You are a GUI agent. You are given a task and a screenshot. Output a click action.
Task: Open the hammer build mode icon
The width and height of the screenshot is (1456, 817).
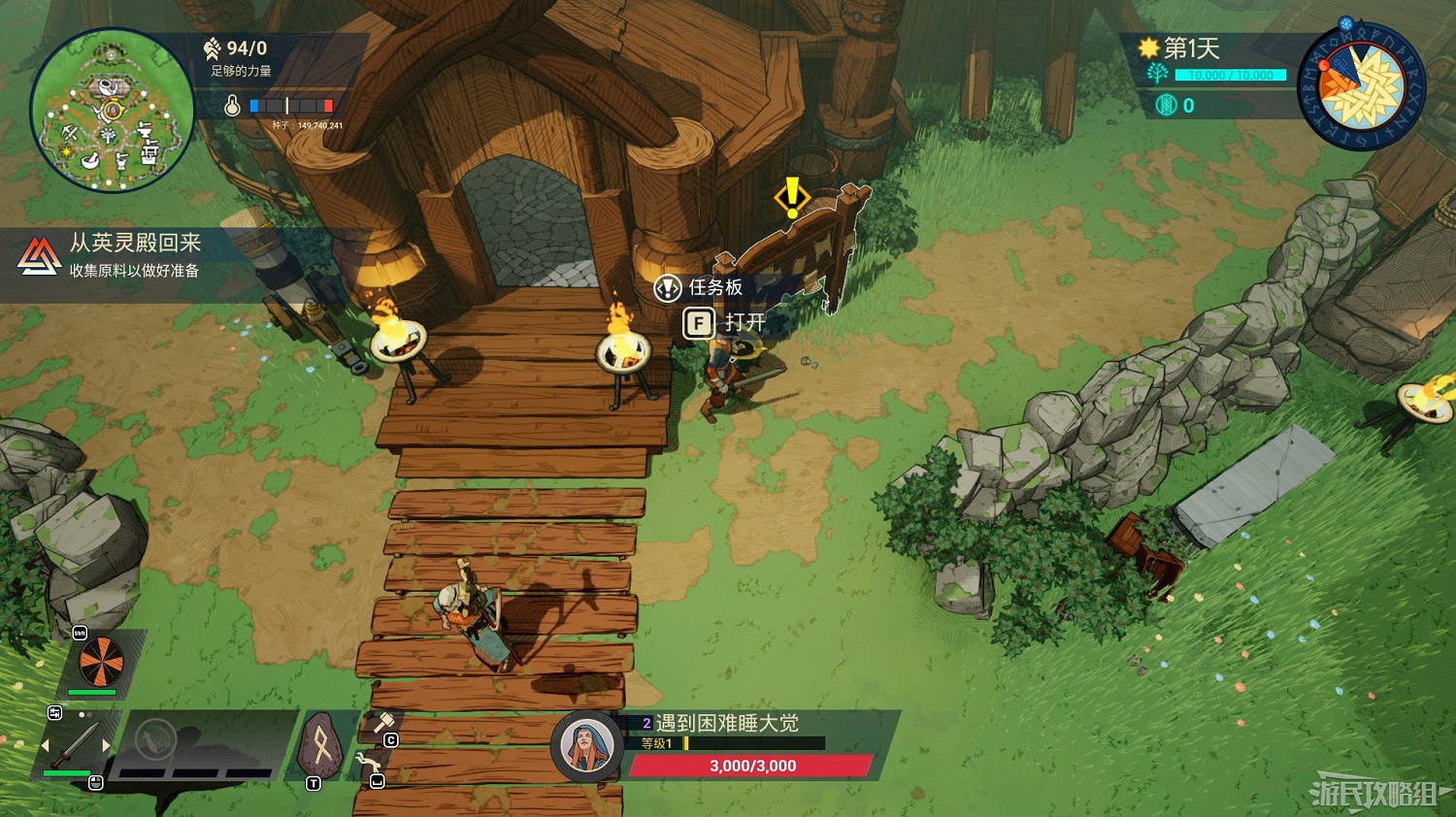(382, 724)
